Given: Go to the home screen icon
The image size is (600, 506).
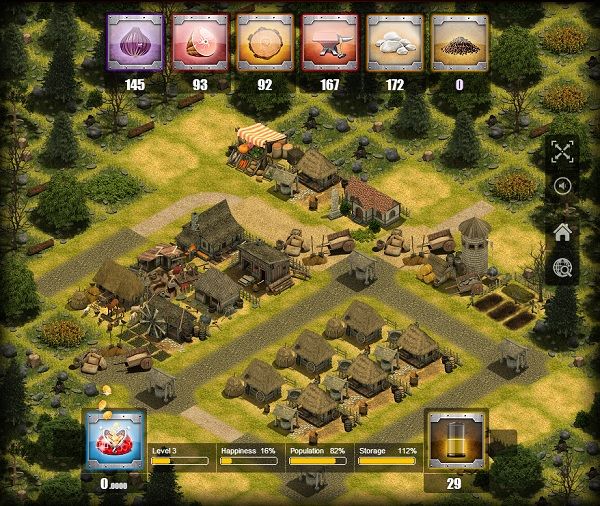Looking at the screenshot, I should tap(563, 232).
